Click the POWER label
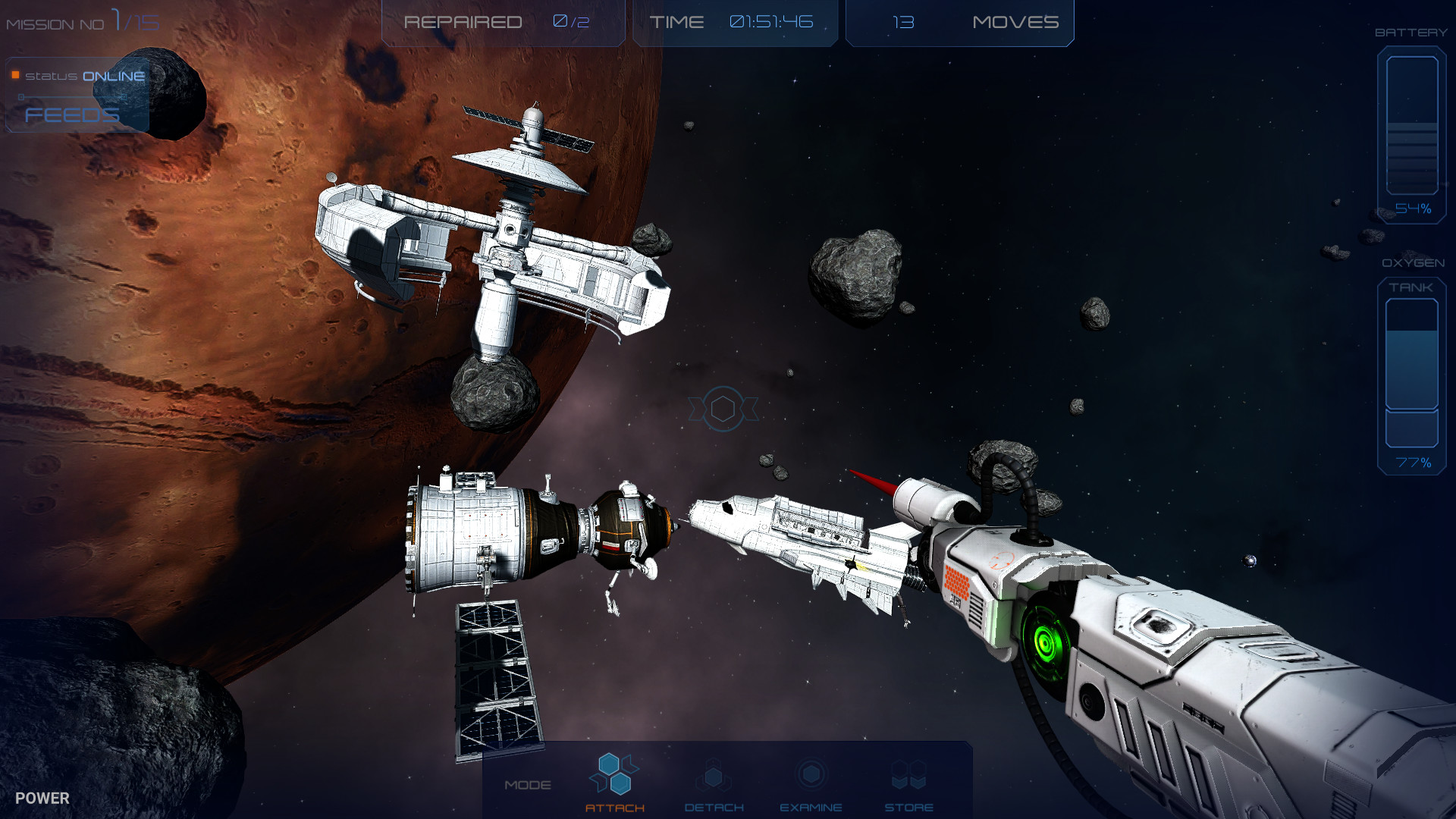 tap(44, 798)
